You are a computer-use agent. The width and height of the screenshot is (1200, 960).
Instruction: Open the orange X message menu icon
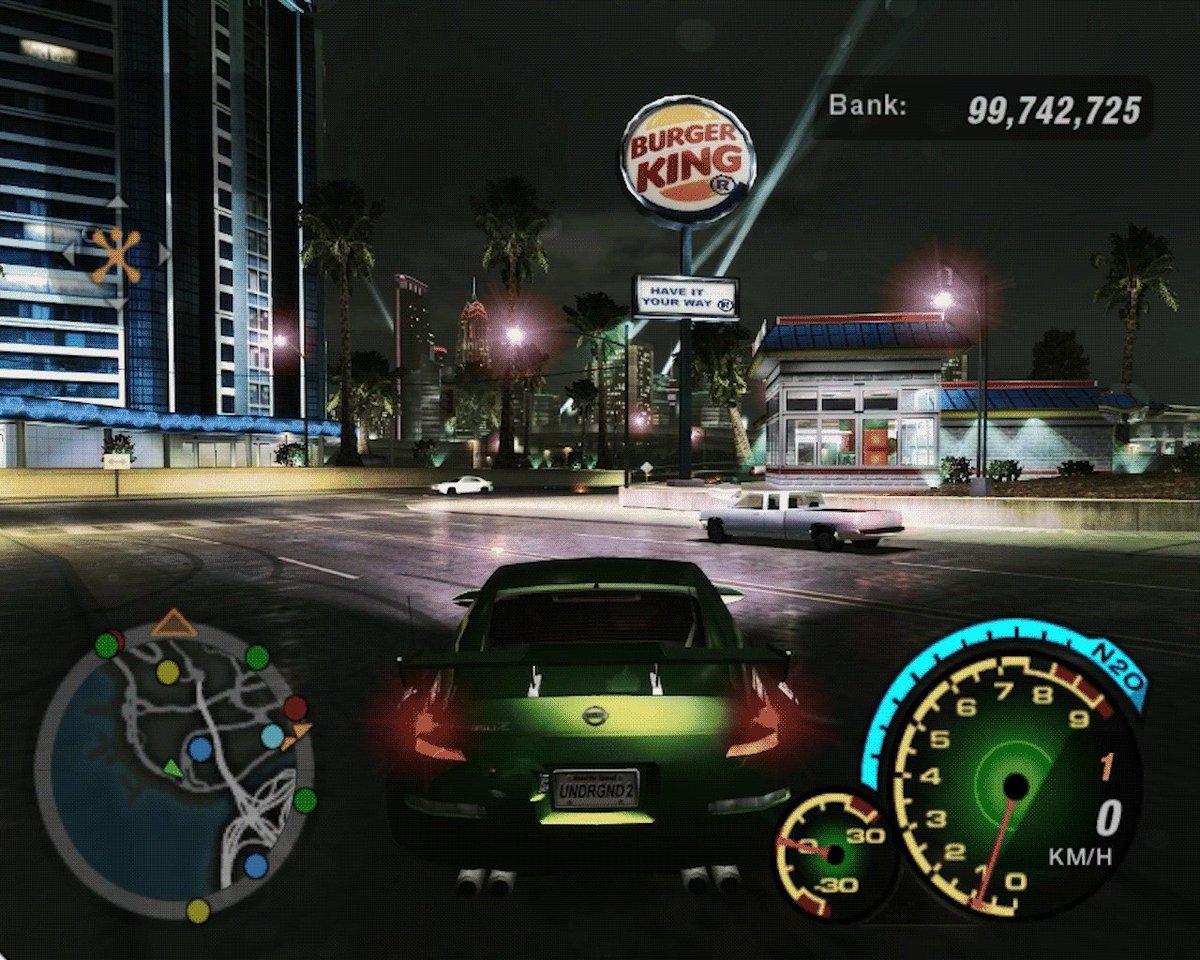tap(116, 254)
